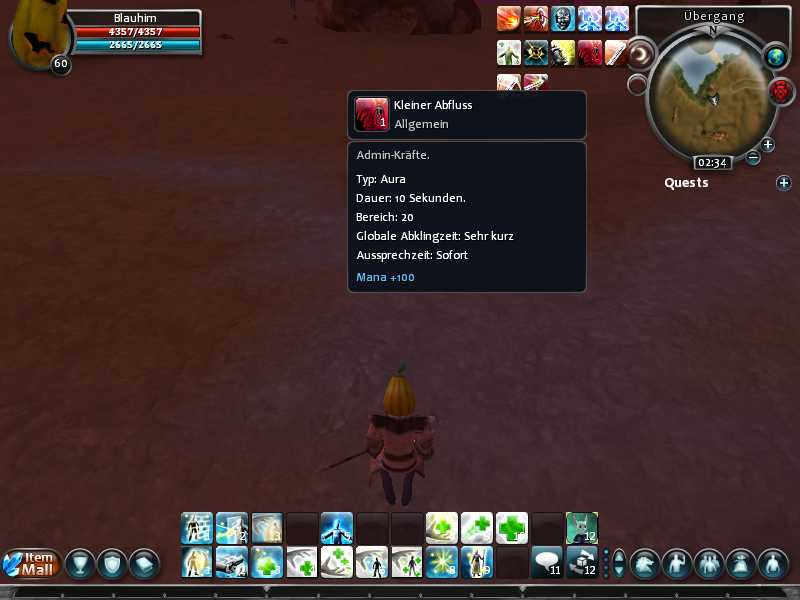Activate the blue glowing figure skill
Image resolution: width=800 pixels, height=600 pixels.
336,527
